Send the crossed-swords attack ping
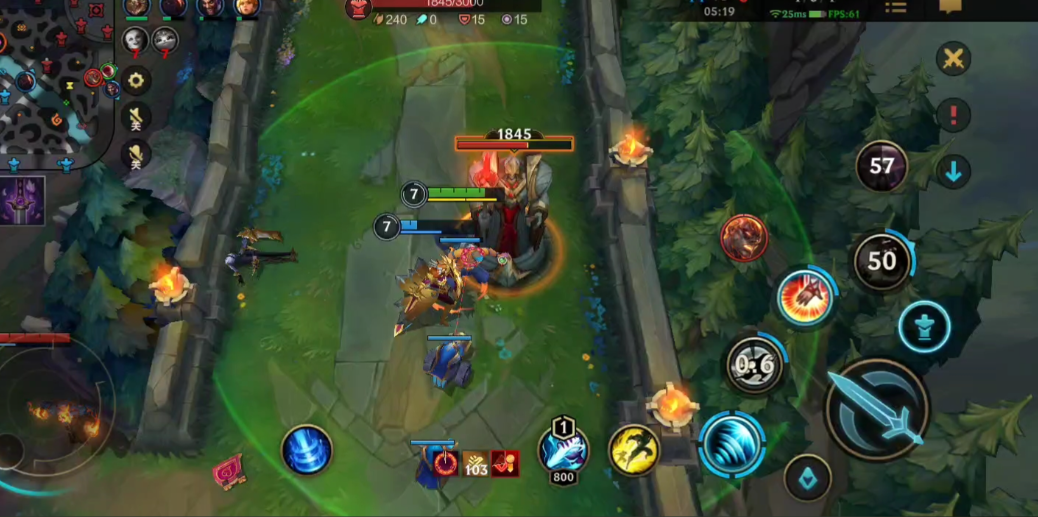The image size is (1038, 517). 953,58
